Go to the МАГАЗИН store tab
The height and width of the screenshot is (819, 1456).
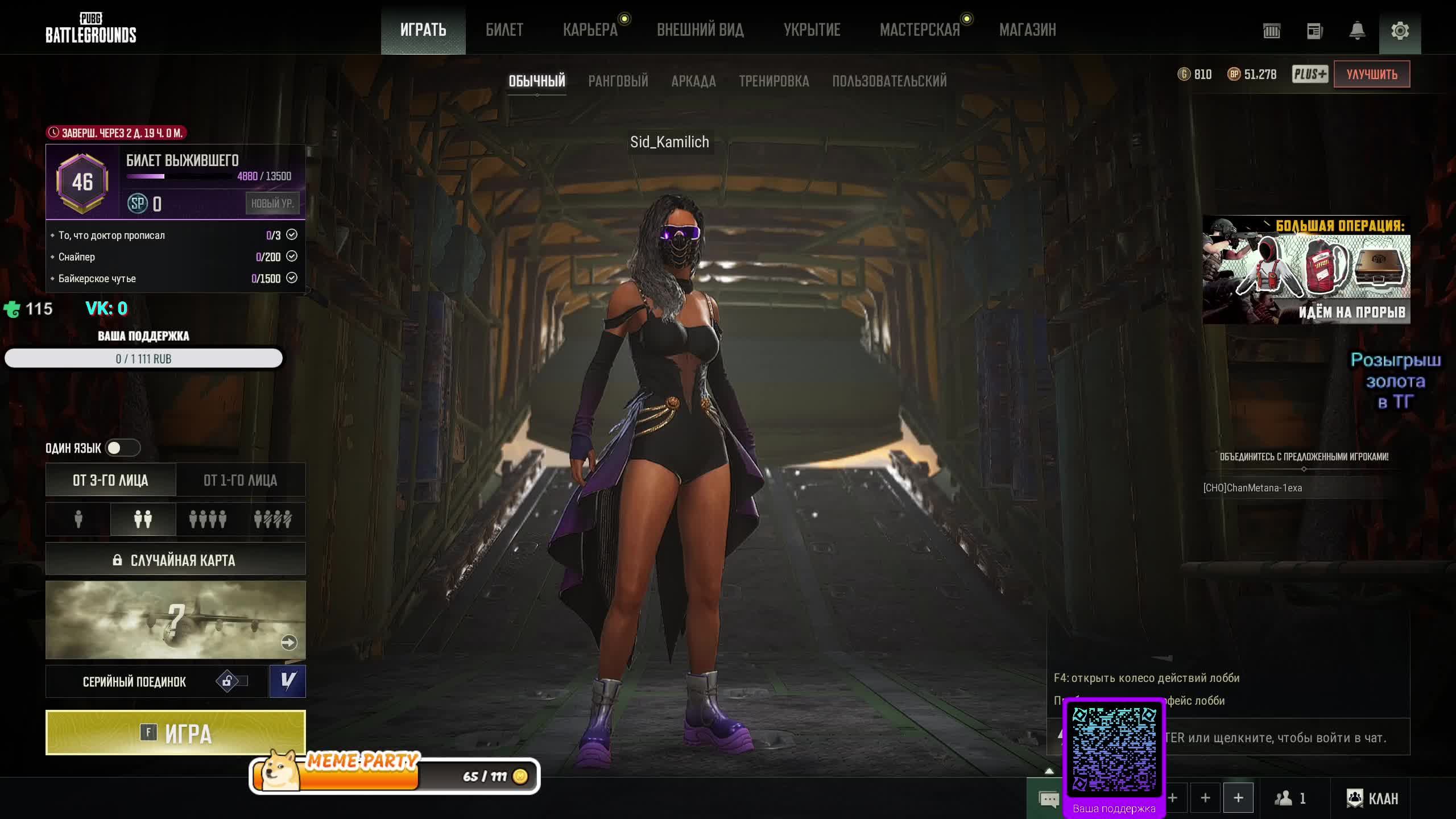1027,30
